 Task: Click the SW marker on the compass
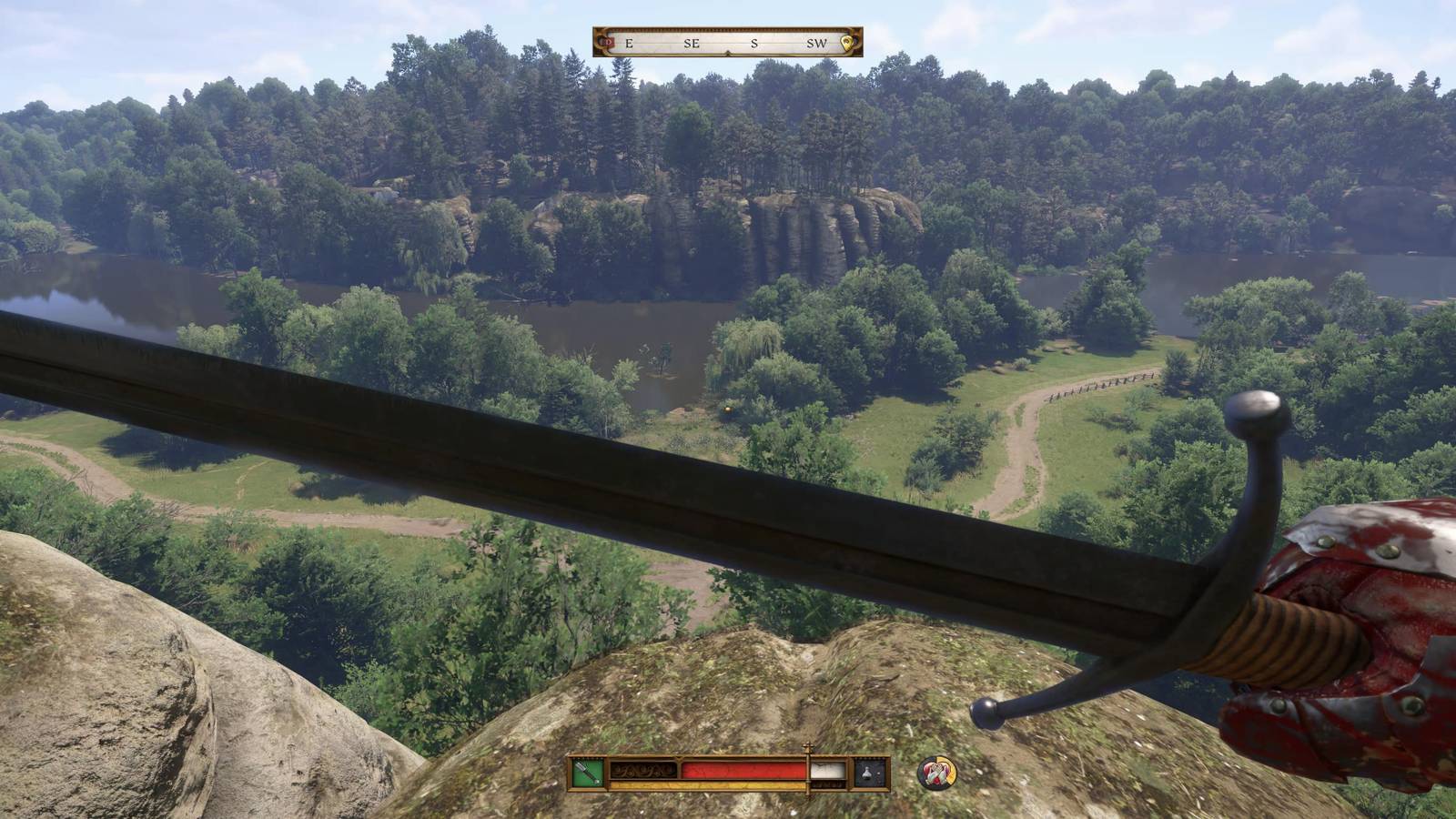click(817, 43)
